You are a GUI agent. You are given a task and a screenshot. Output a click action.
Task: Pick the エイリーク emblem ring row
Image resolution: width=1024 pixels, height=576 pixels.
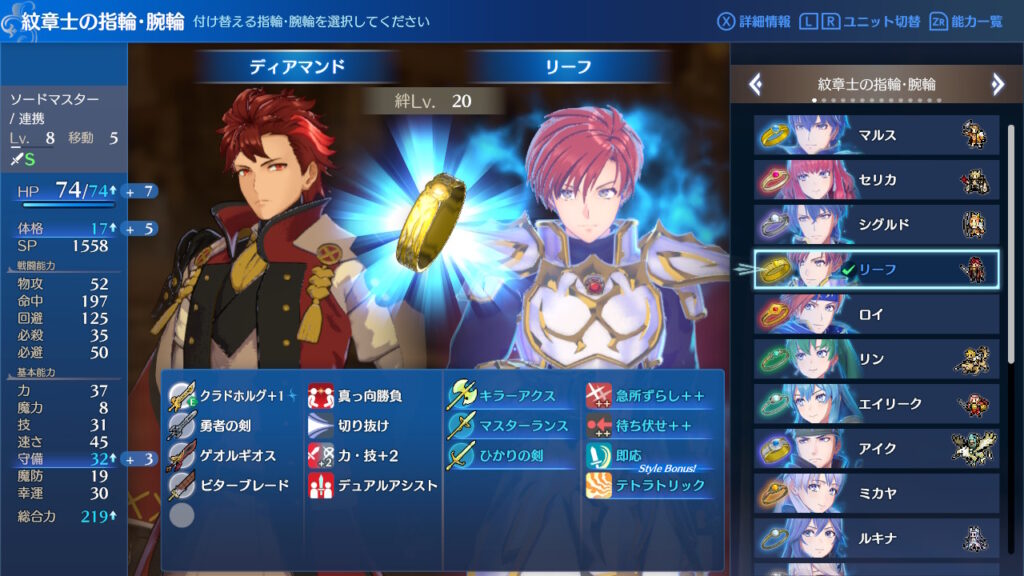tap(875, 404)
